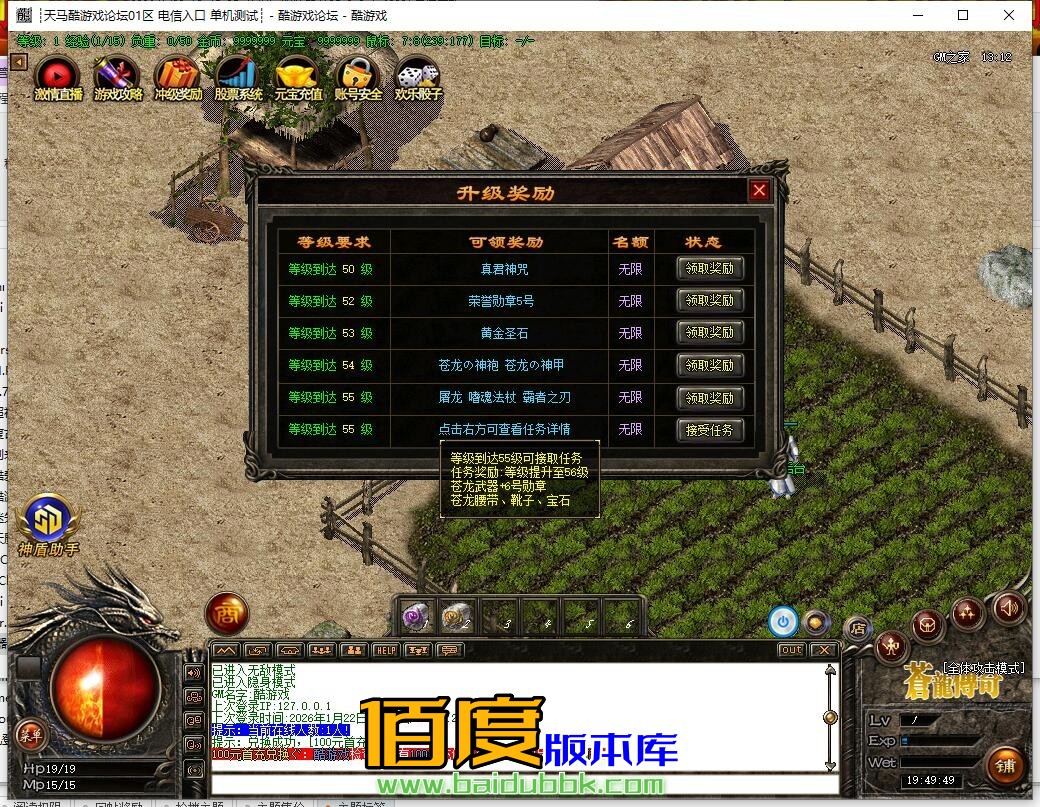This screenshot has width=1040, height=807.
Task: Maximize the game window
Action: tap(963, 15)
